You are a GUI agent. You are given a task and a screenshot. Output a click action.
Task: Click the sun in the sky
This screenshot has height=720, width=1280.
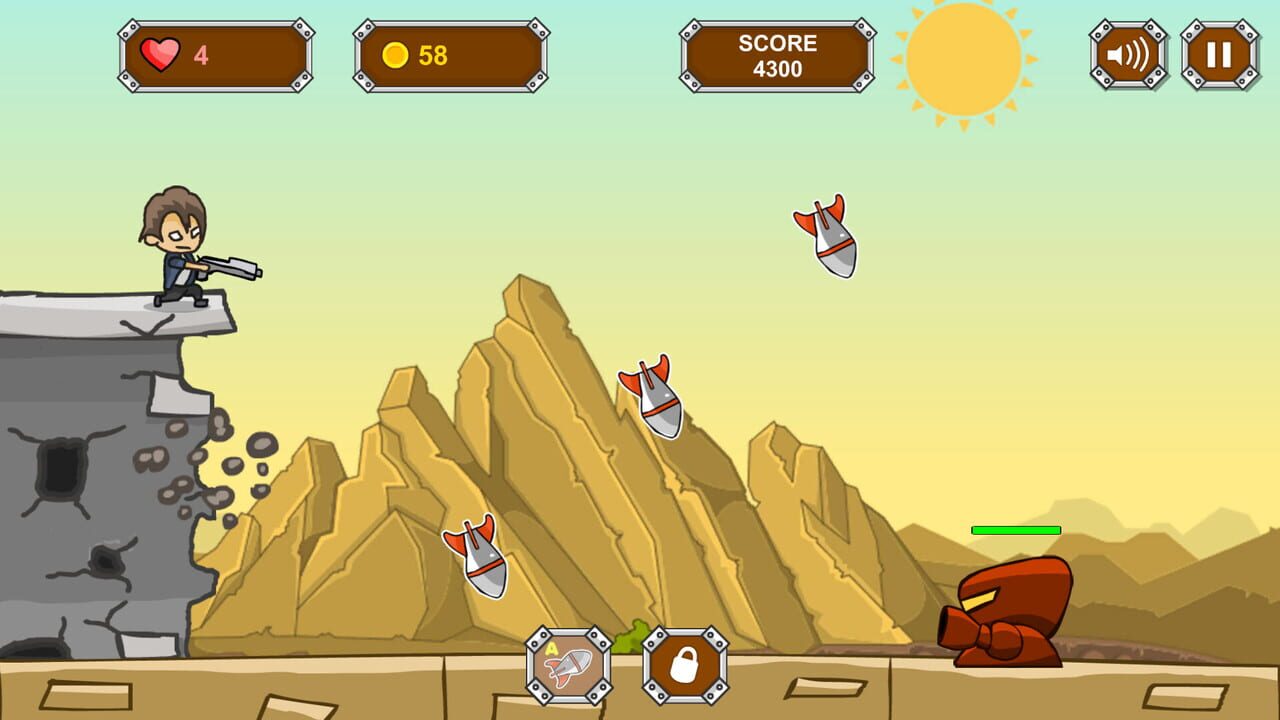[x=962, y=55]
